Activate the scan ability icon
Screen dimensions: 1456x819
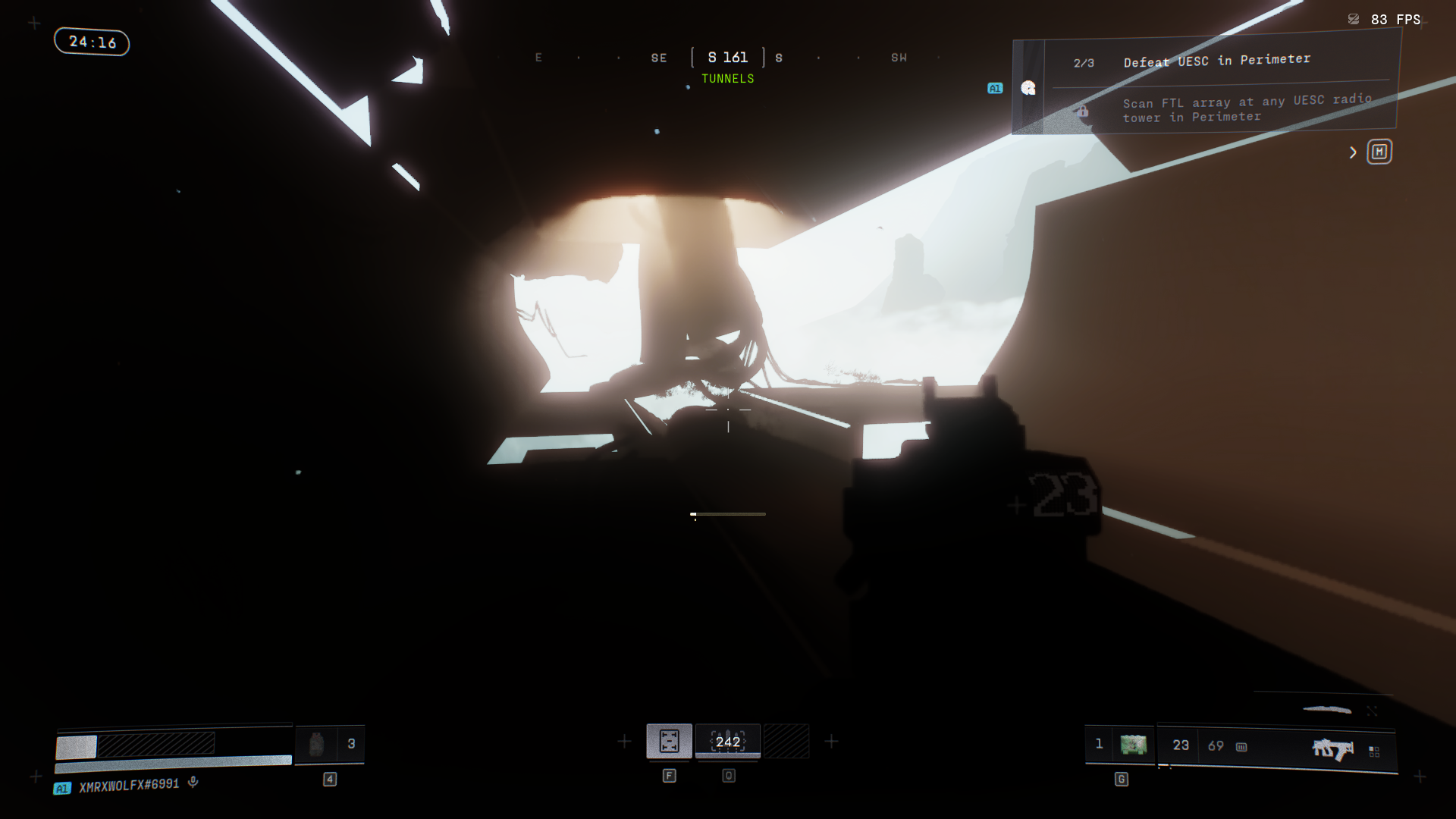[x=669, y=741]
